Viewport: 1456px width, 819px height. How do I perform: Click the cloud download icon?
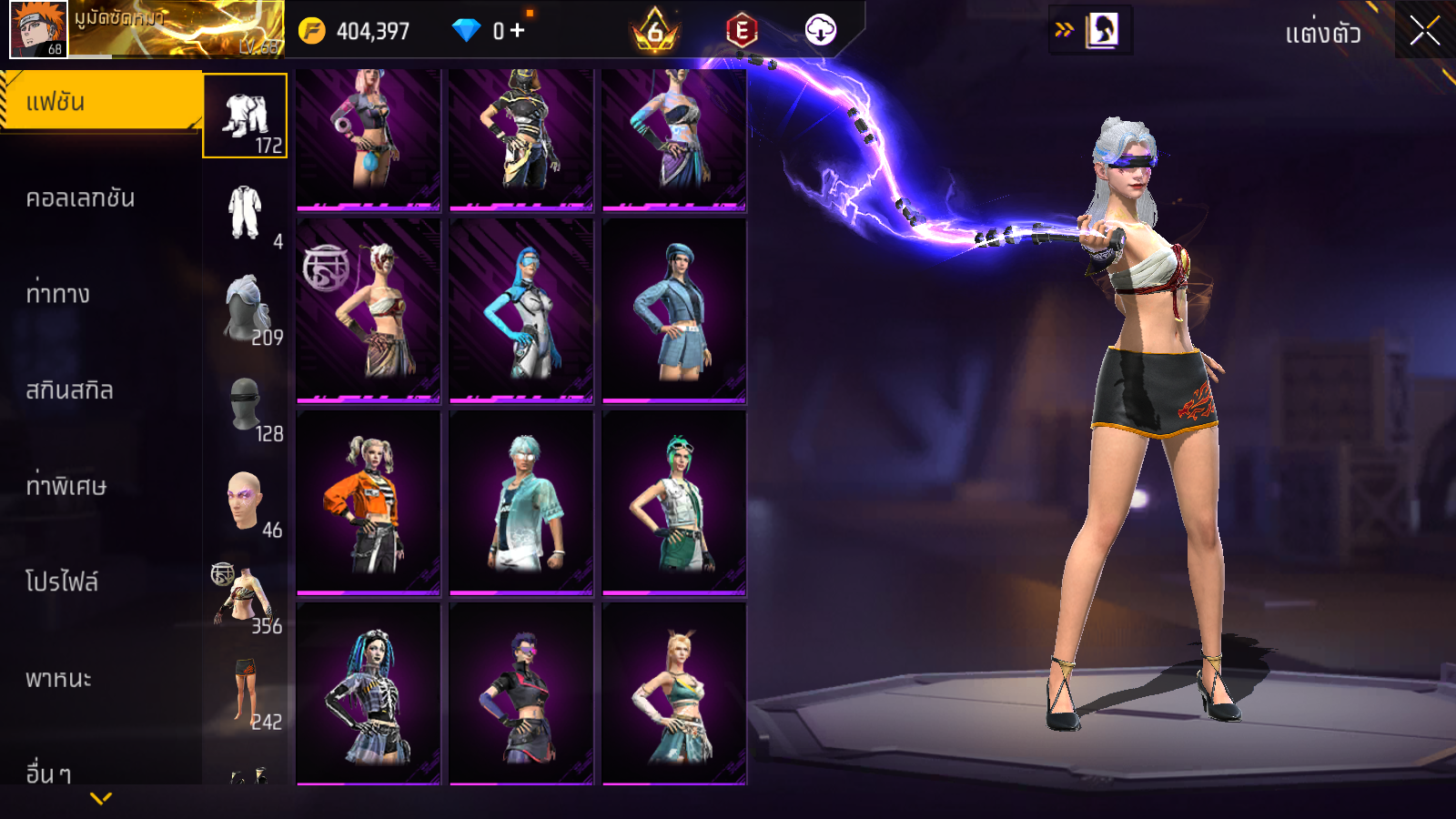pyautogui.click(x=820, y=30)
